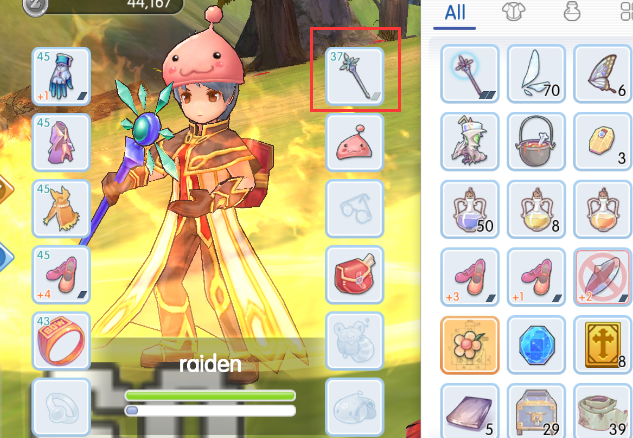Open the equipped red backpack slot
This screenshot has height=438, width=633.
click(x=355, y=274)
